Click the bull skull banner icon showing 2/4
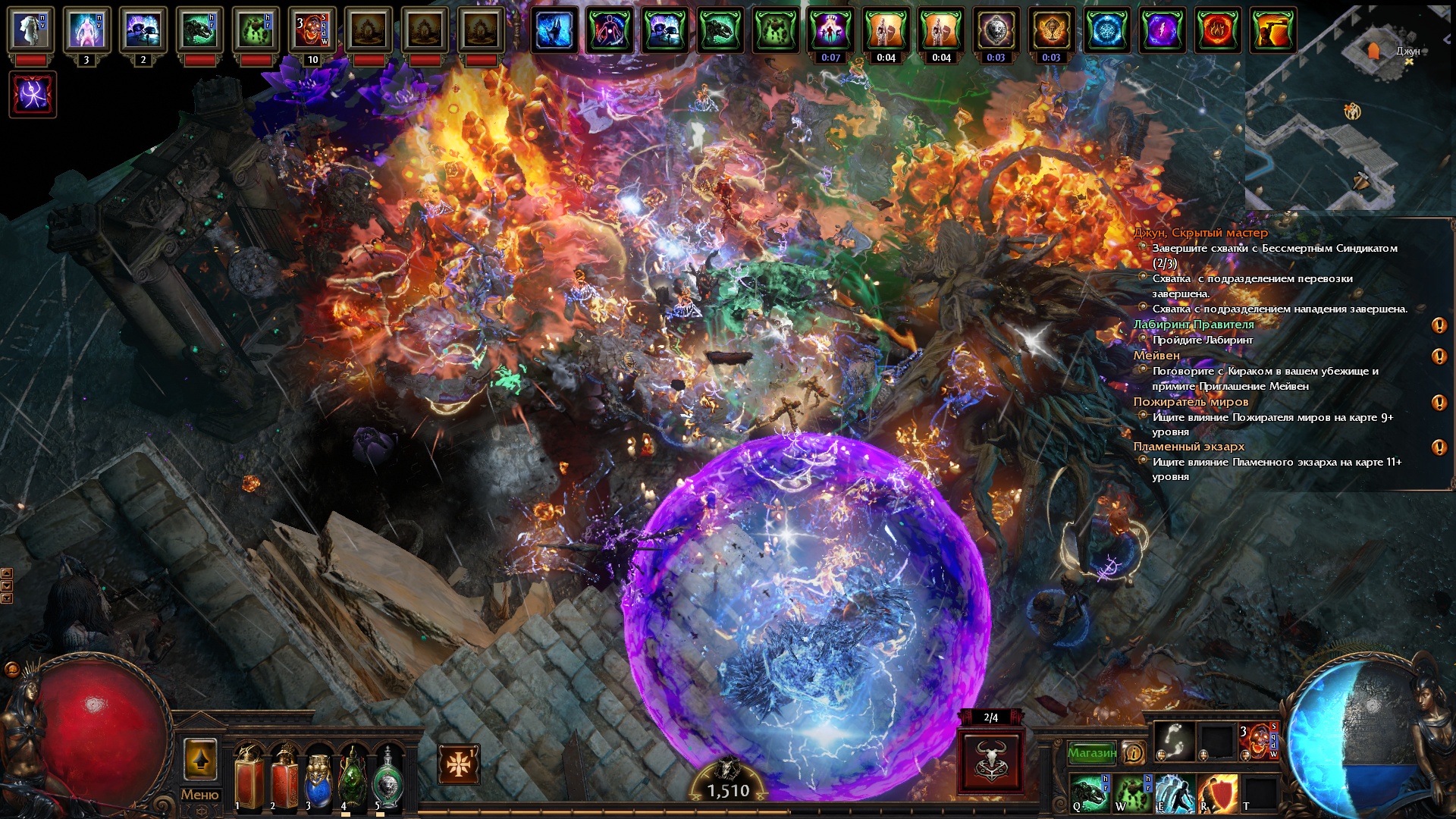This screenshot has height=819, width=1456. point(990,760)
